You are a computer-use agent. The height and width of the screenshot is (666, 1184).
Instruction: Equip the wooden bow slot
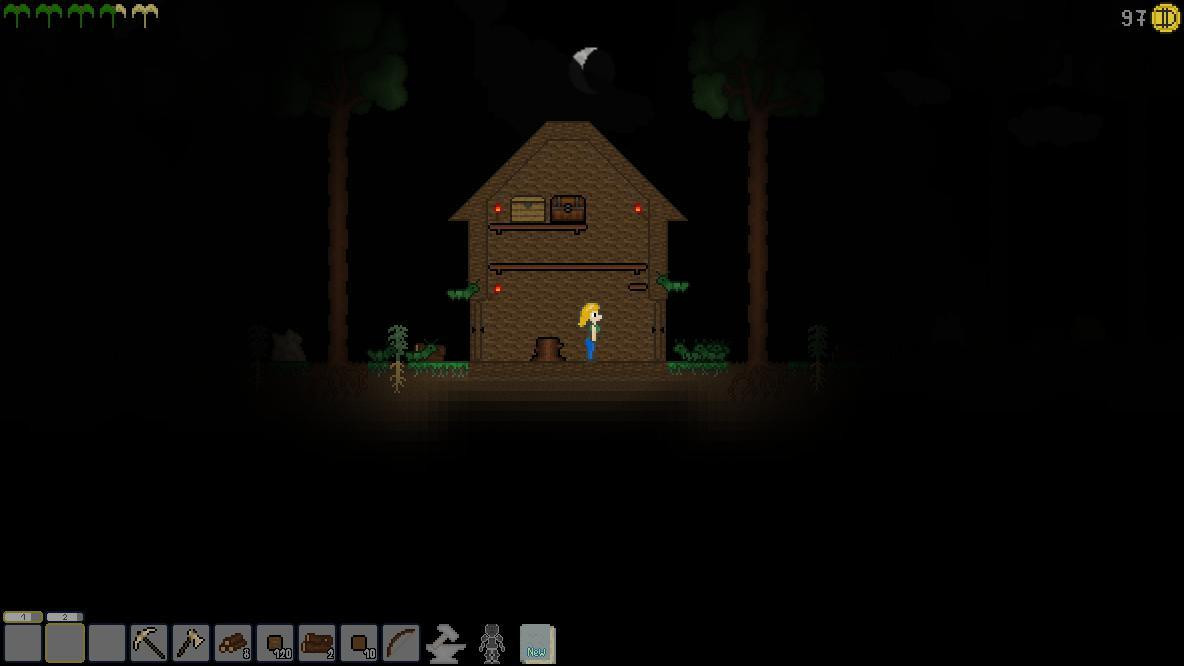[401, 643]
